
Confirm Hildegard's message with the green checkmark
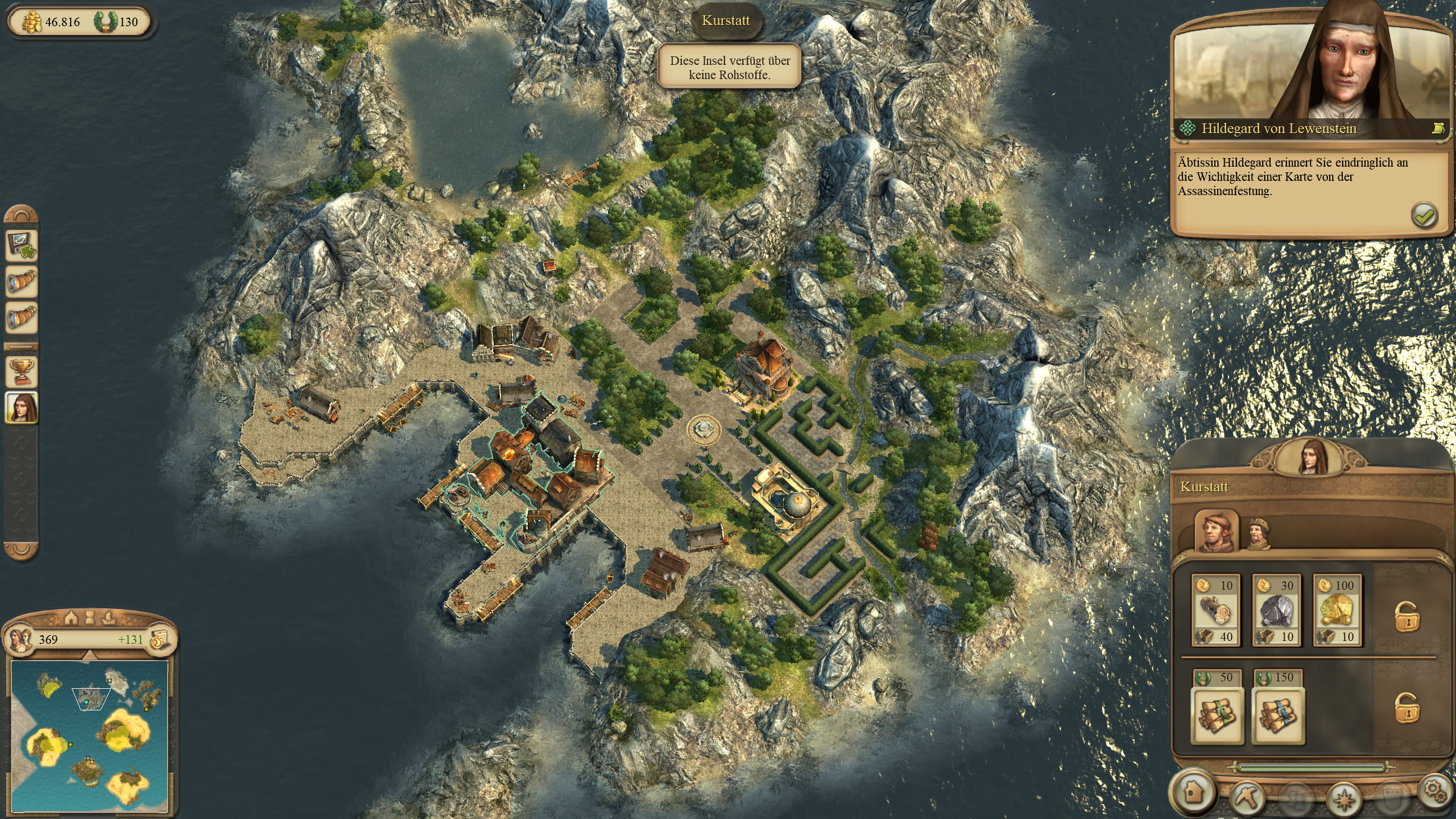click(x=1424, y=216)
